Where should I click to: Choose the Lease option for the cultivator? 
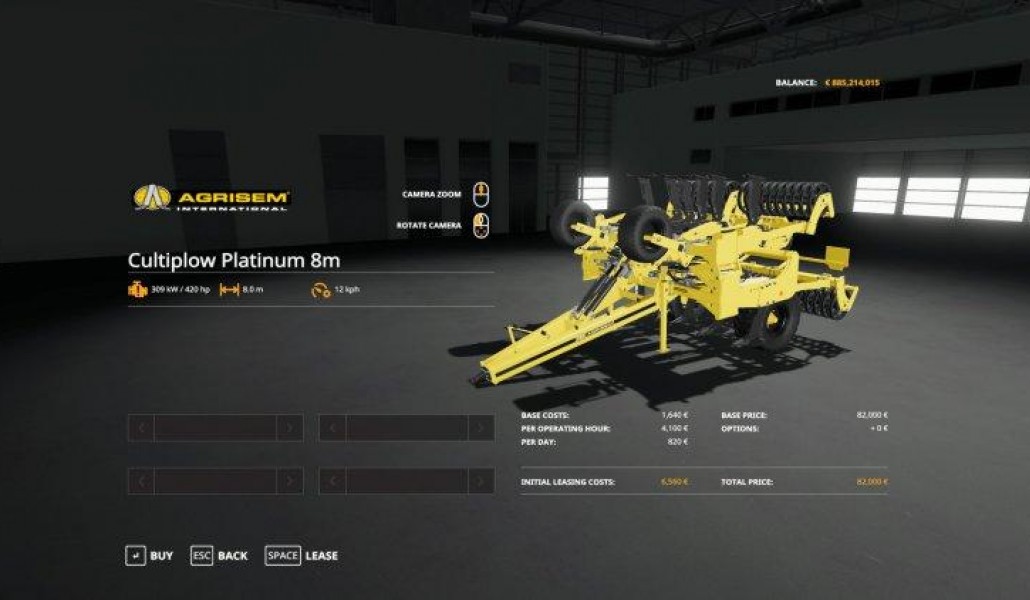click(x=302, y=556)
